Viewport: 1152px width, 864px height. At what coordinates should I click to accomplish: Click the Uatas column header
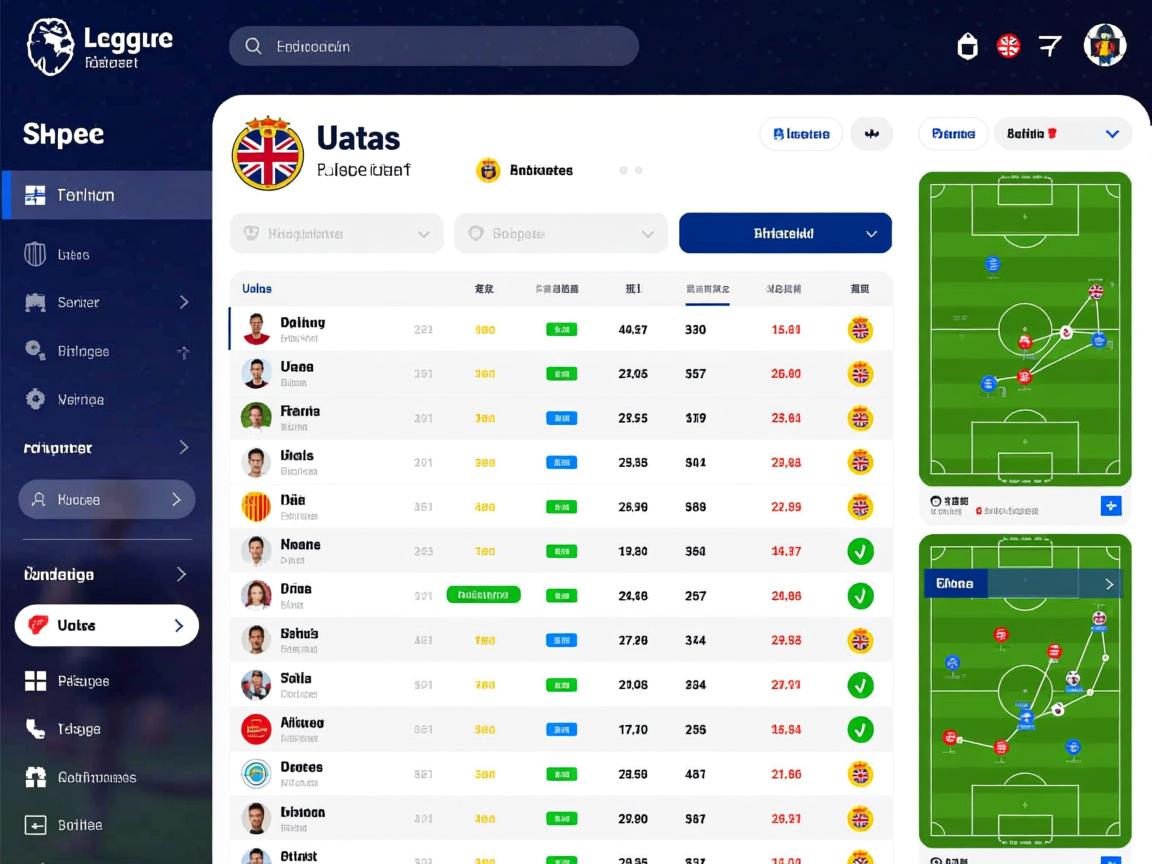(257, 289)
